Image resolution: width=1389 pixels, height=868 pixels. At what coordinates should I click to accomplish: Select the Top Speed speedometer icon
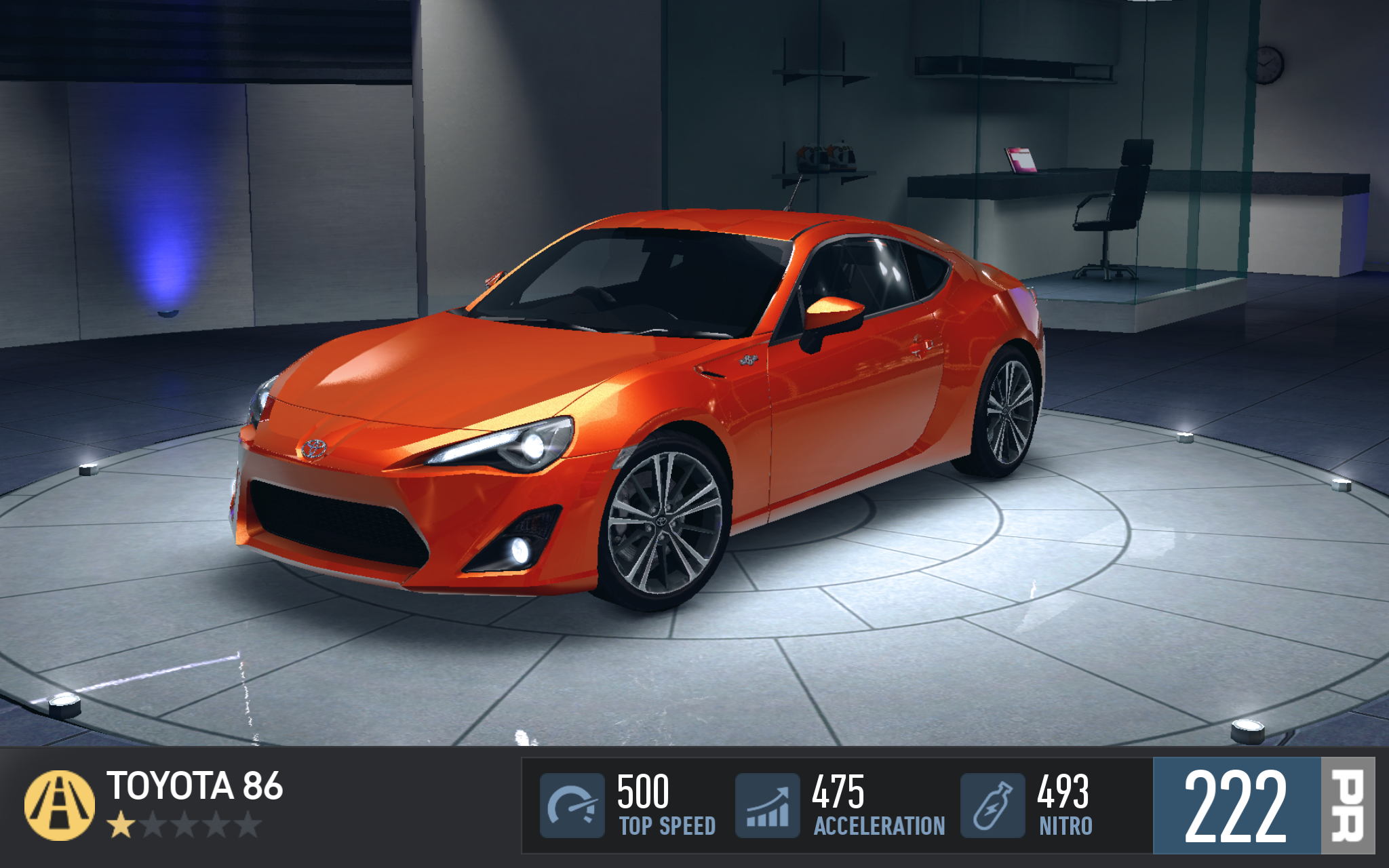pyautogui.click(x=572, y=805)
